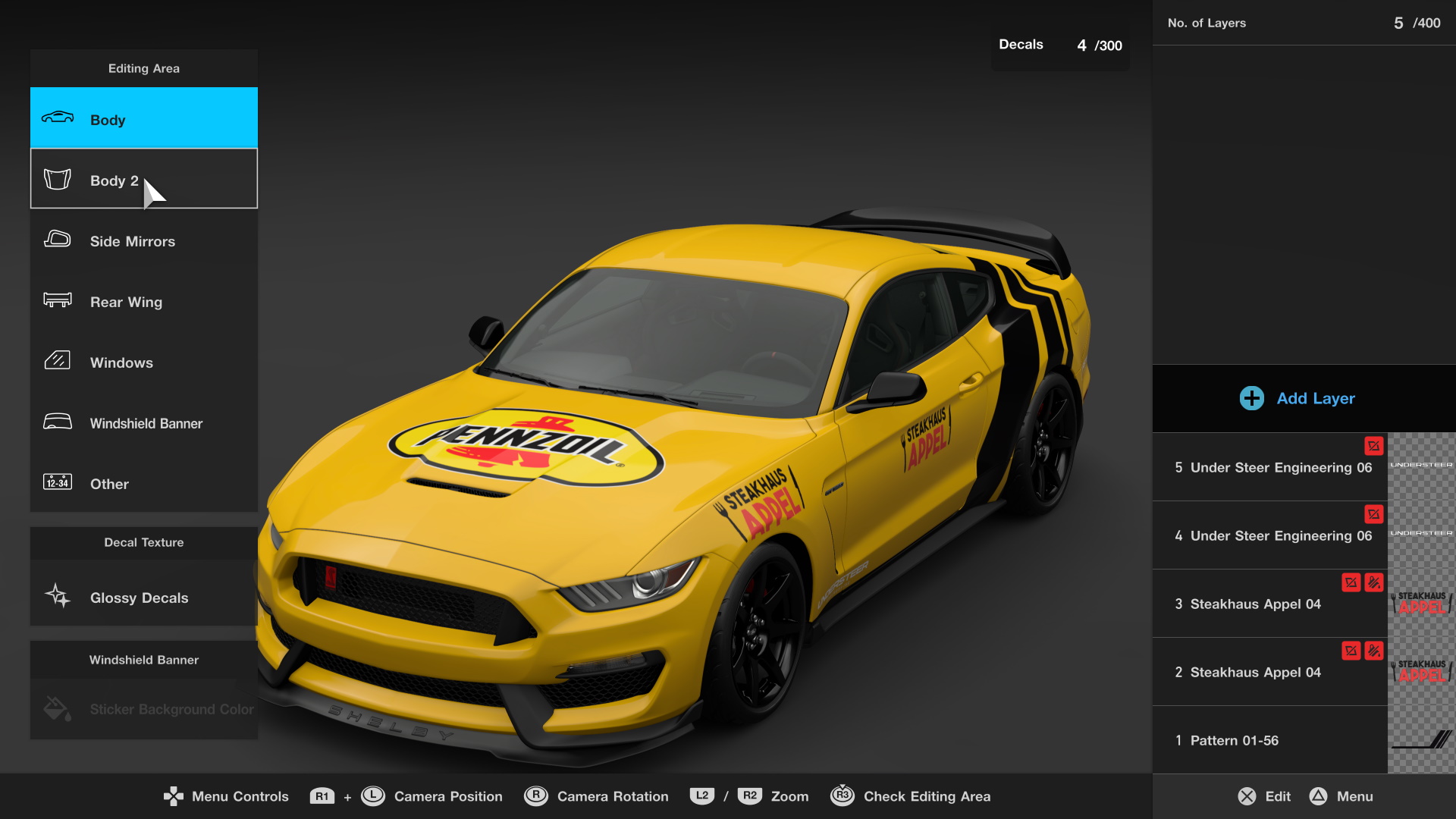Click Menu Controls at the bottom bar
The width and height of the screenshot is (1456, 819).
tap(225, 796)
